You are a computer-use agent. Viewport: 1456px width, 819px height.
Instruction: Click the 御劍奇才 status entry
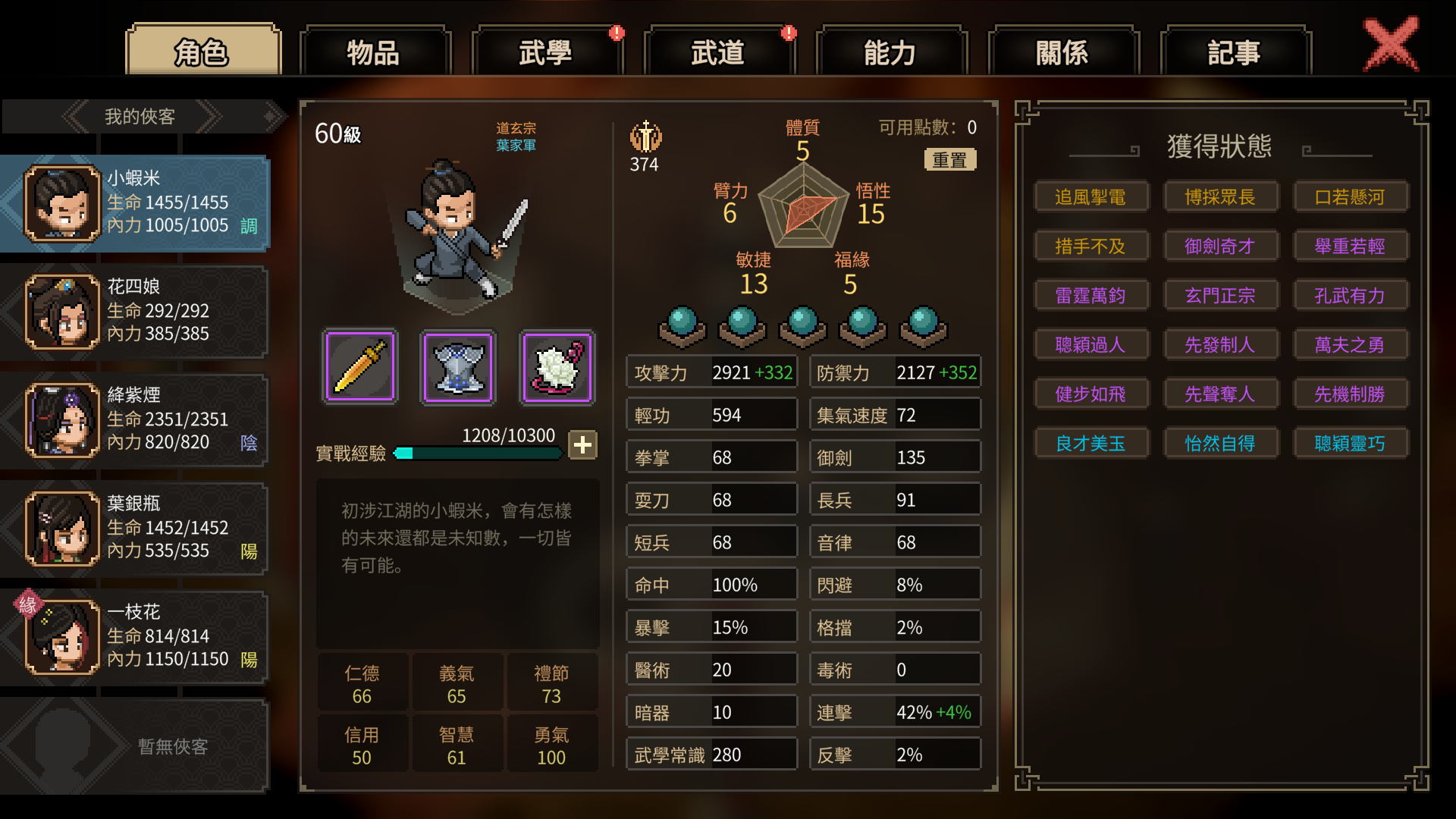pyautogui.click(x=1220, y=246)
